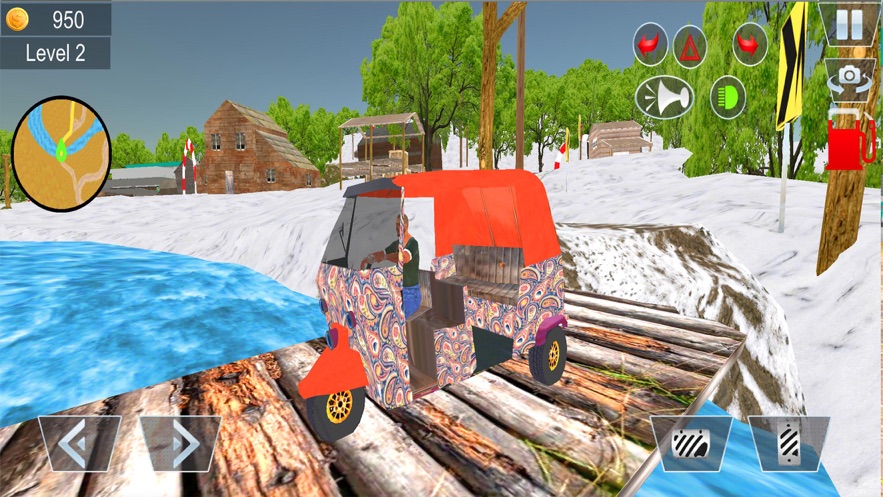Pause the game
The width and height of the screenshot is (883, 497).
848,22
